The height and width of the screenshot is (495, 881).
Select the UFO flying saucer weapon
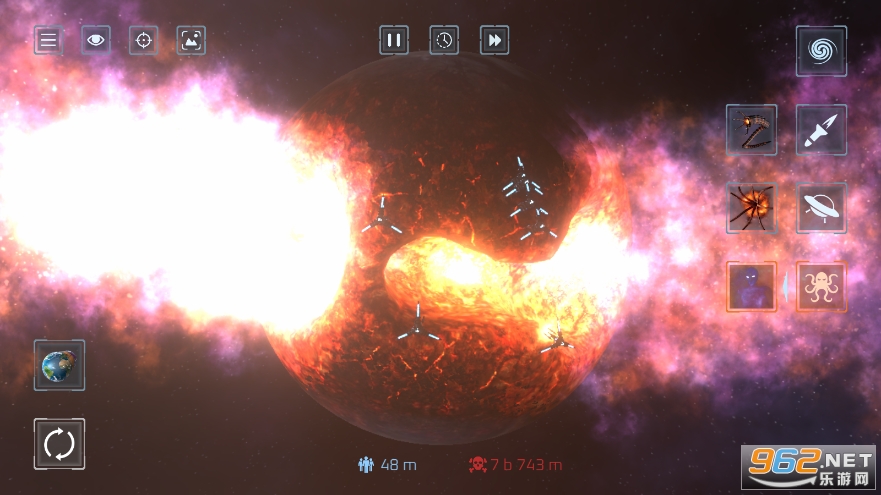pyautogui.click(x=821, y=208)
